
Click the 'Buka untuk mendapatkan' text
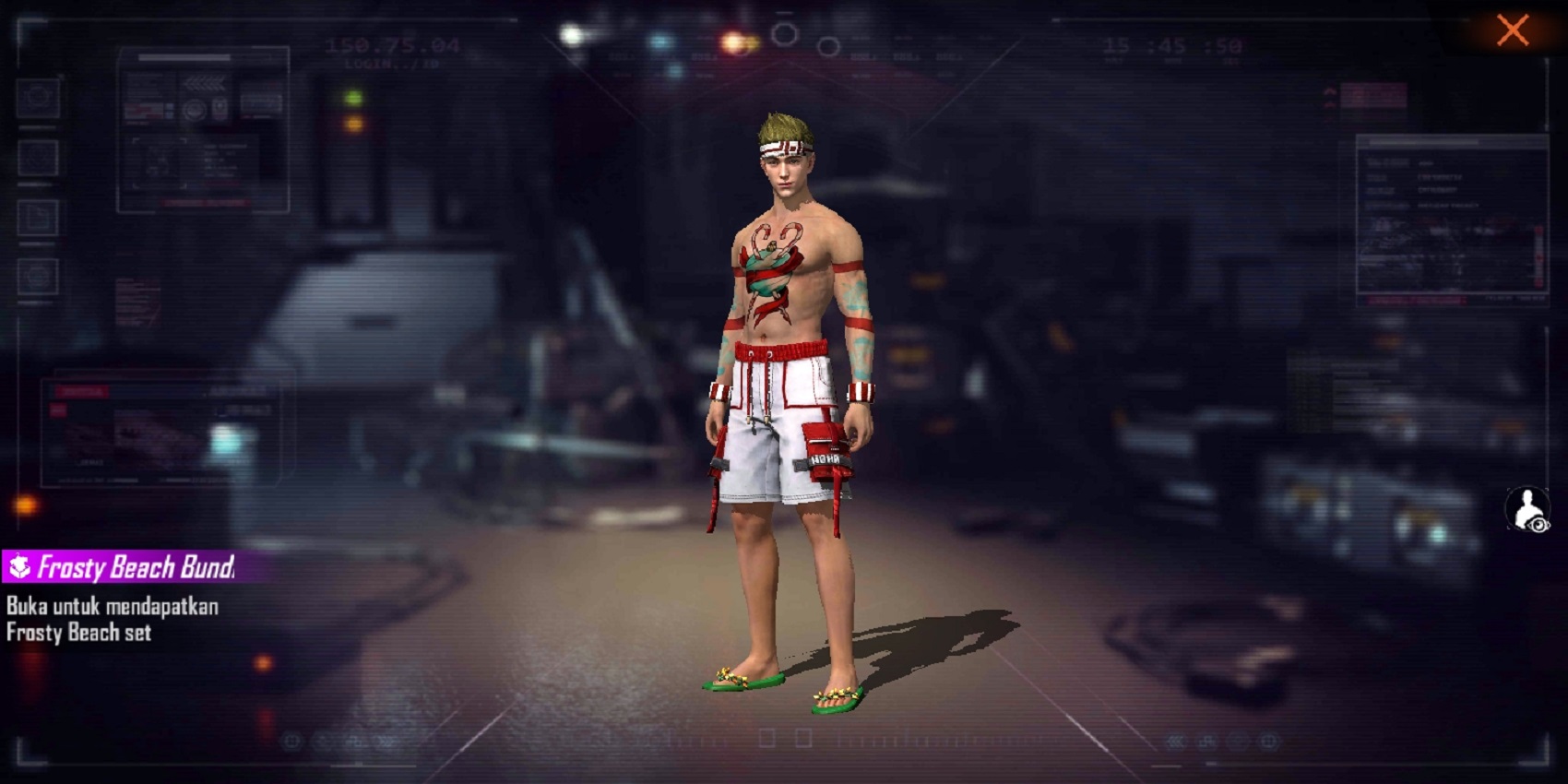tap(111, 607)
